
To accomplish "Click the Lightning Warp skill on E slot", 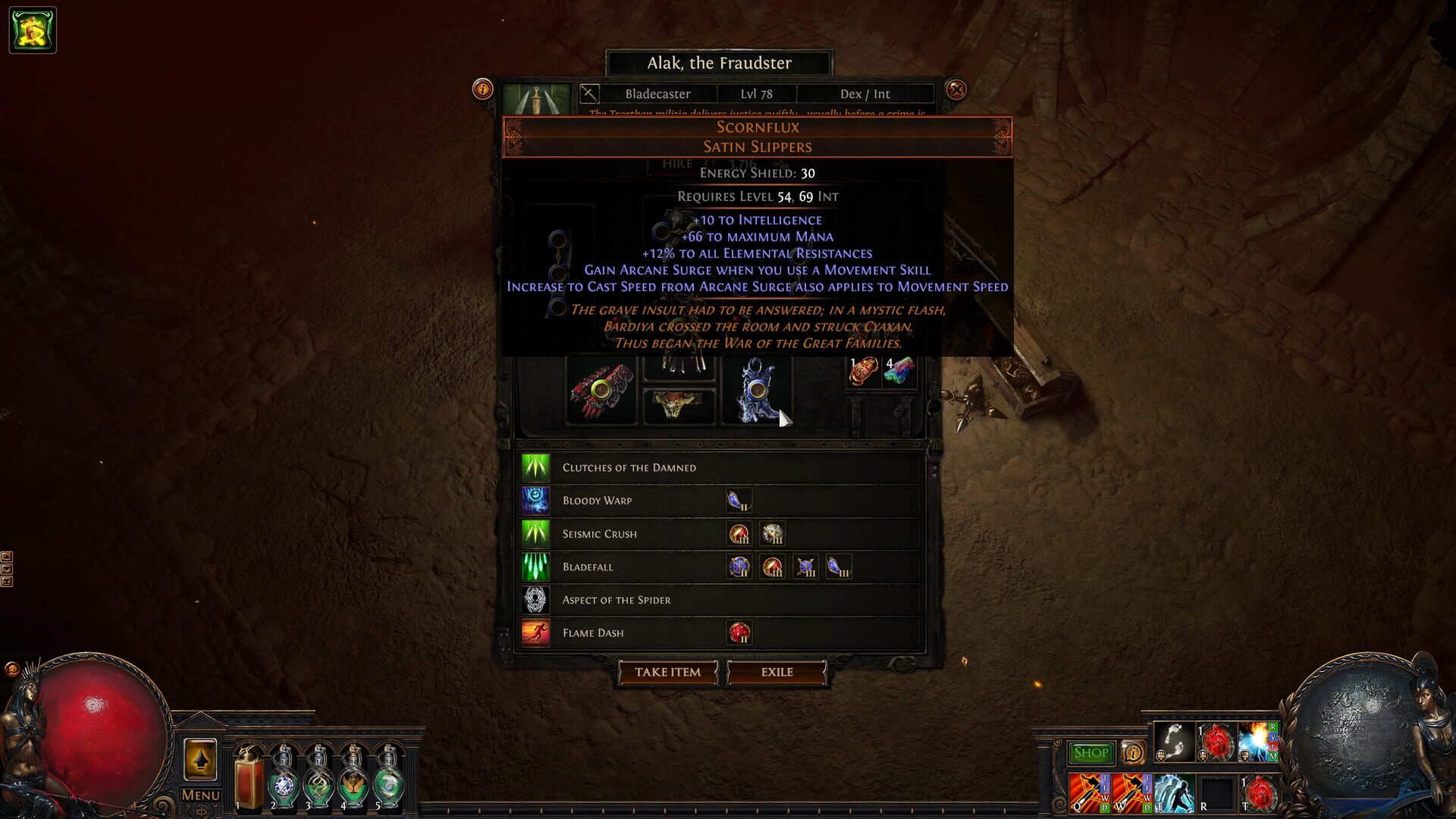I will pos(1175,795).
